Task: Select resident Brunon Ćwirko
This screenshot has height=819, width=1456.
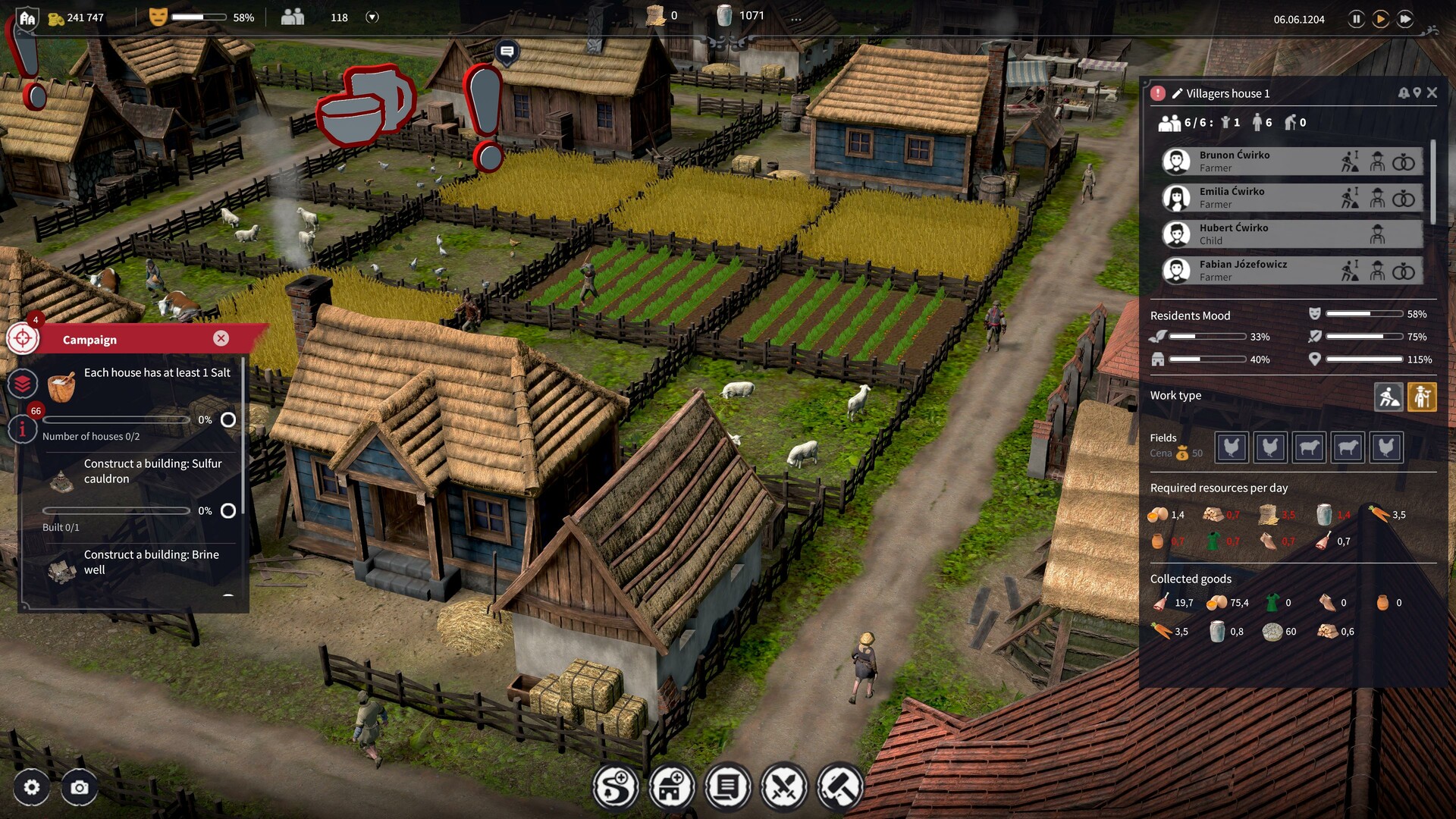Action: coord(1289,161)
